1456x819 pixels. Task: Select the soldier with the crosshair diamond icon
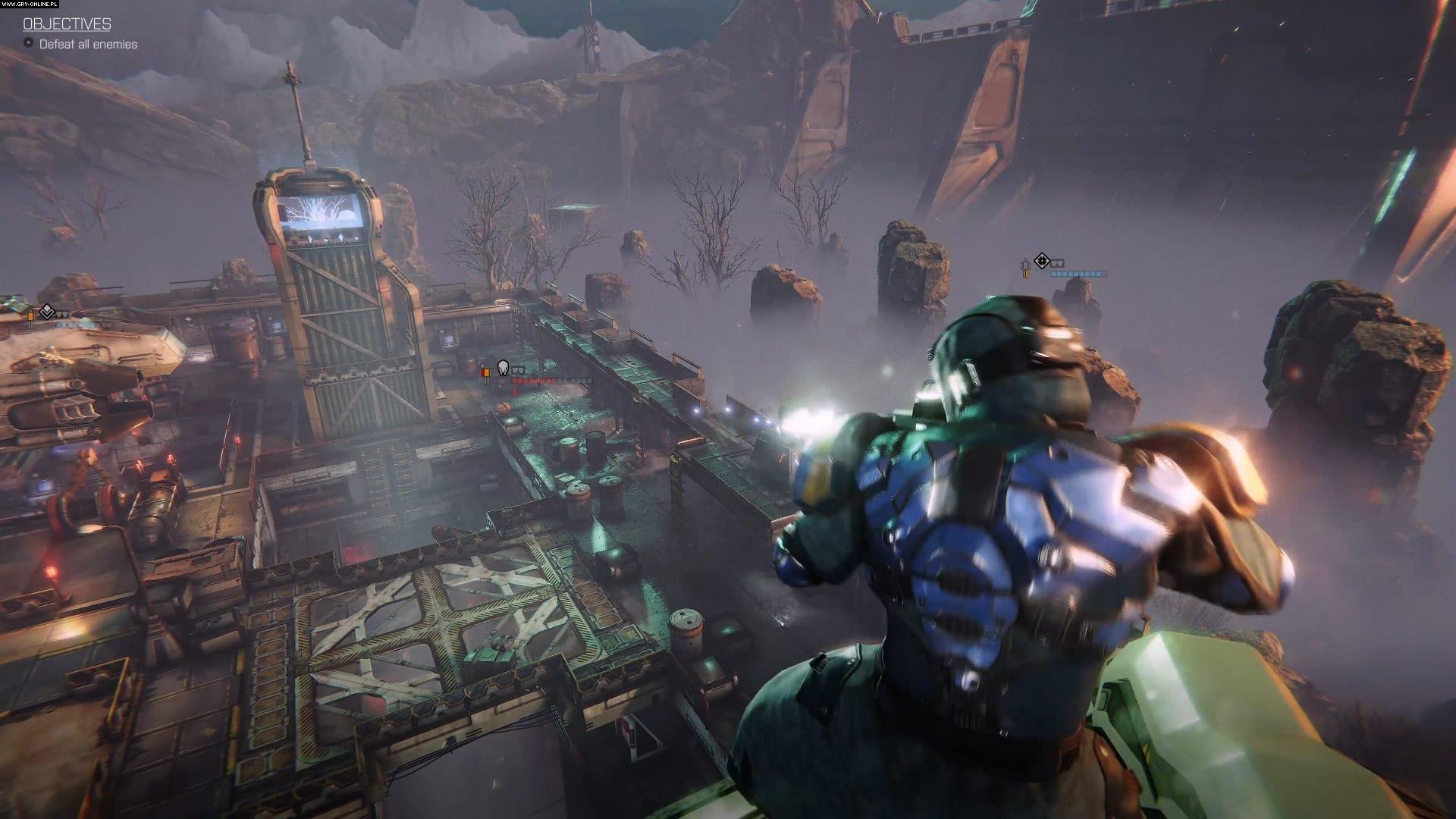pyautogui.click(x=1042, y=262)
